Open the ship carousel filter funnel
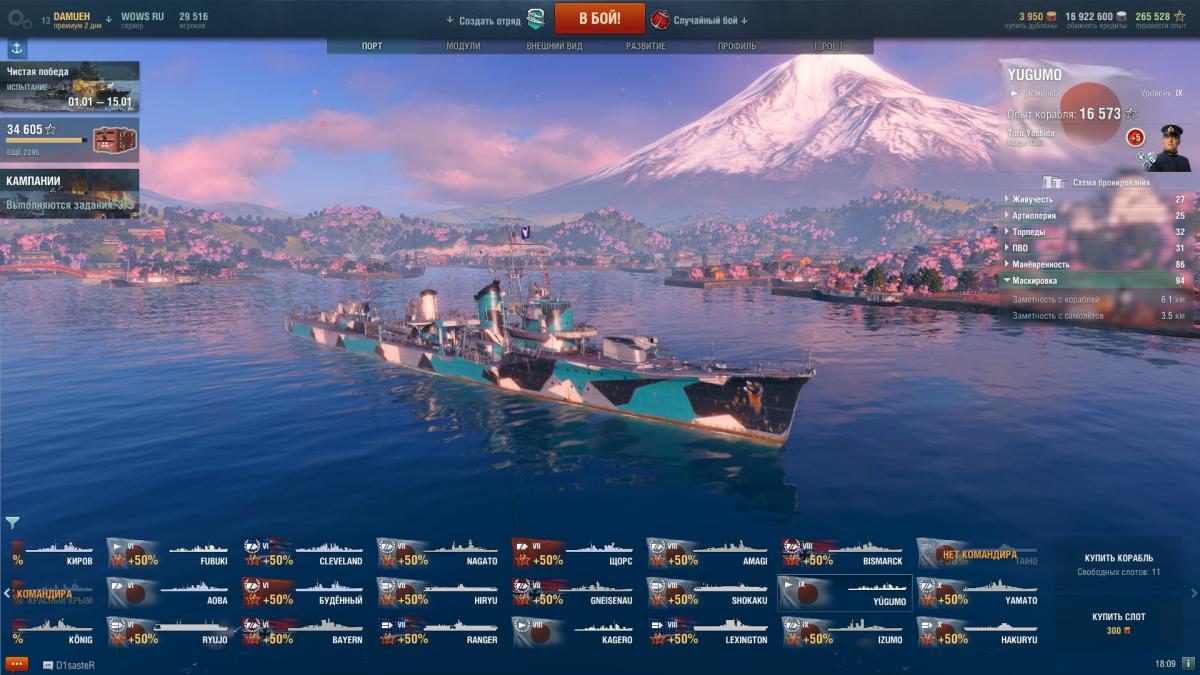The height and width of the screenshot is (675, 1200). pos(12,522)
